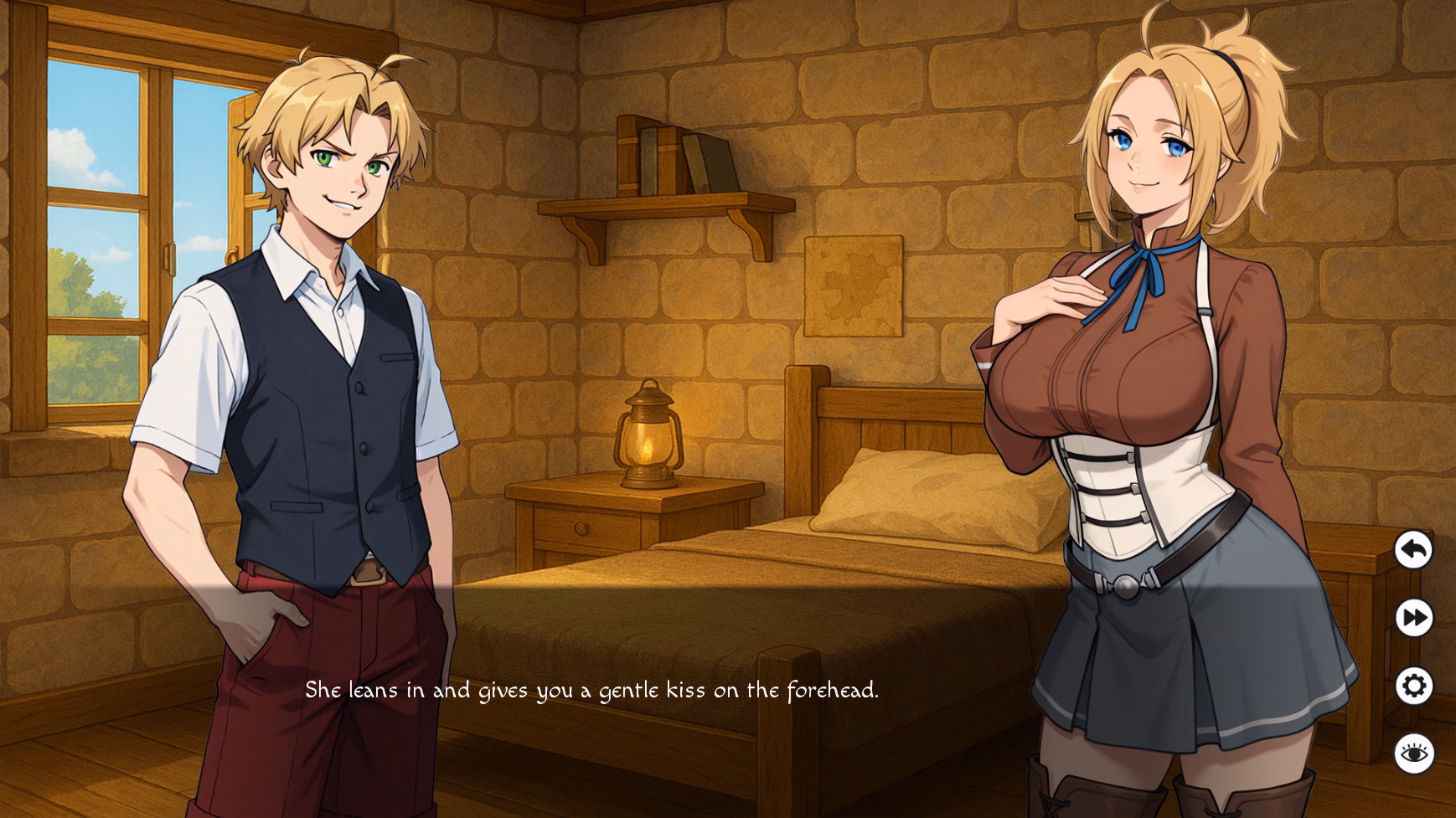
Task: Open settings with the gear icon
Action: (x=1413, y=687)
